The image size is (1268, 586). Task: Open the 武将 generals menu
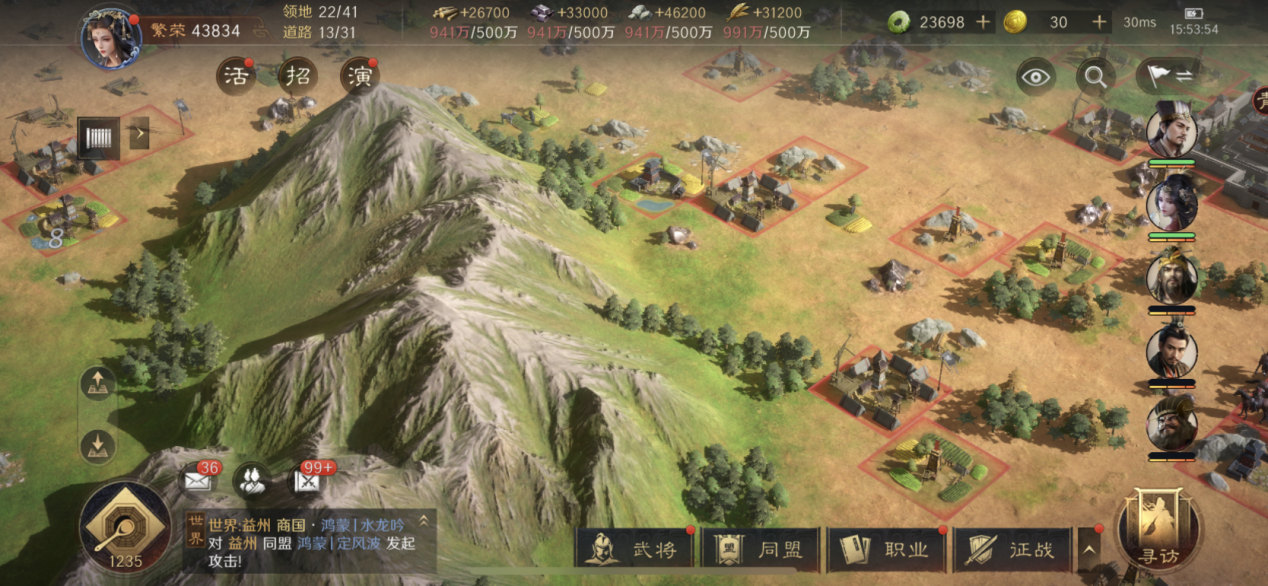pos(635,549)
